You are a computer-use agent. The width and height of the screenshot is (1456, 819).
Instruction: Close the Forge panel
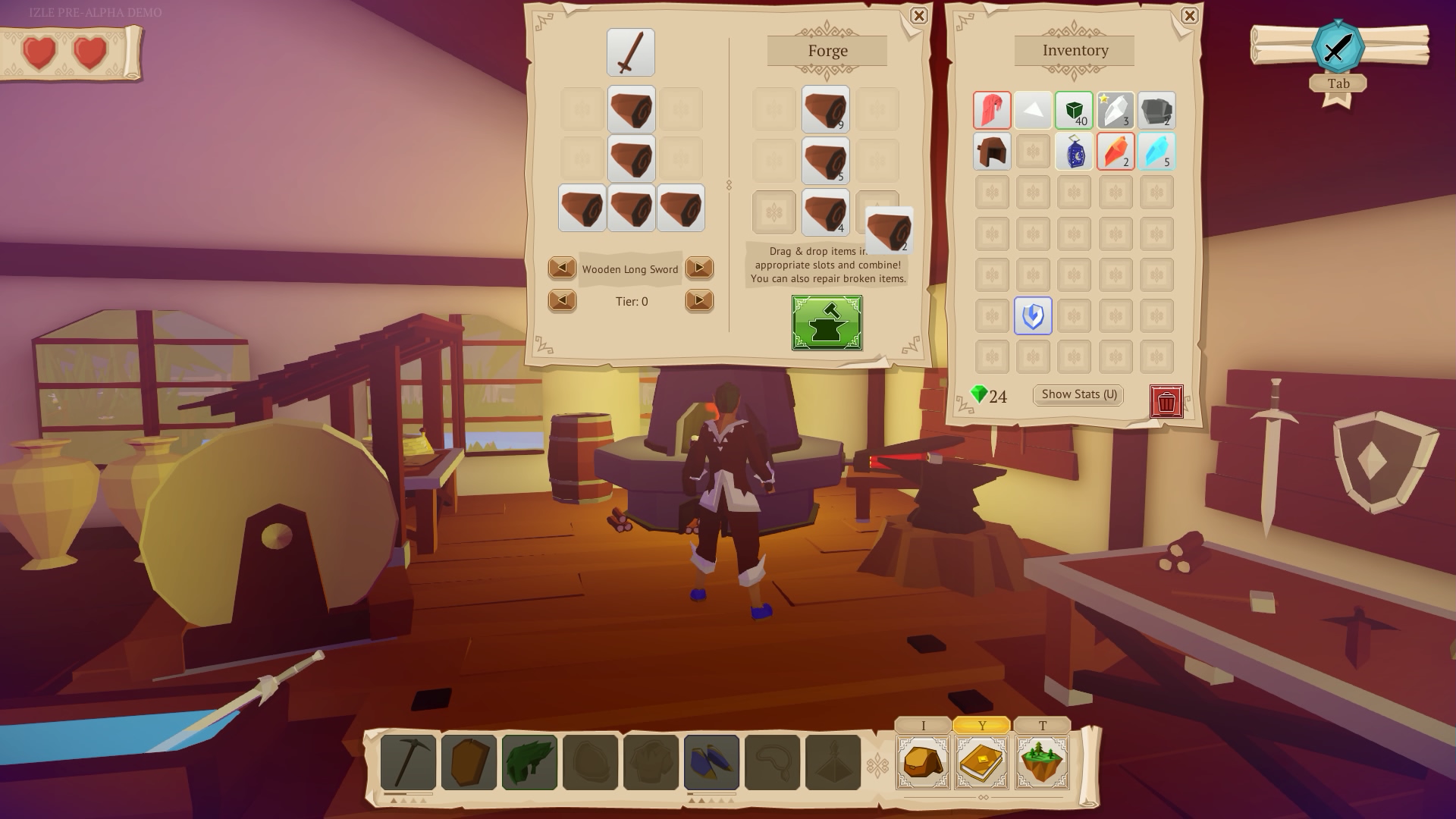tap(918, 16)
